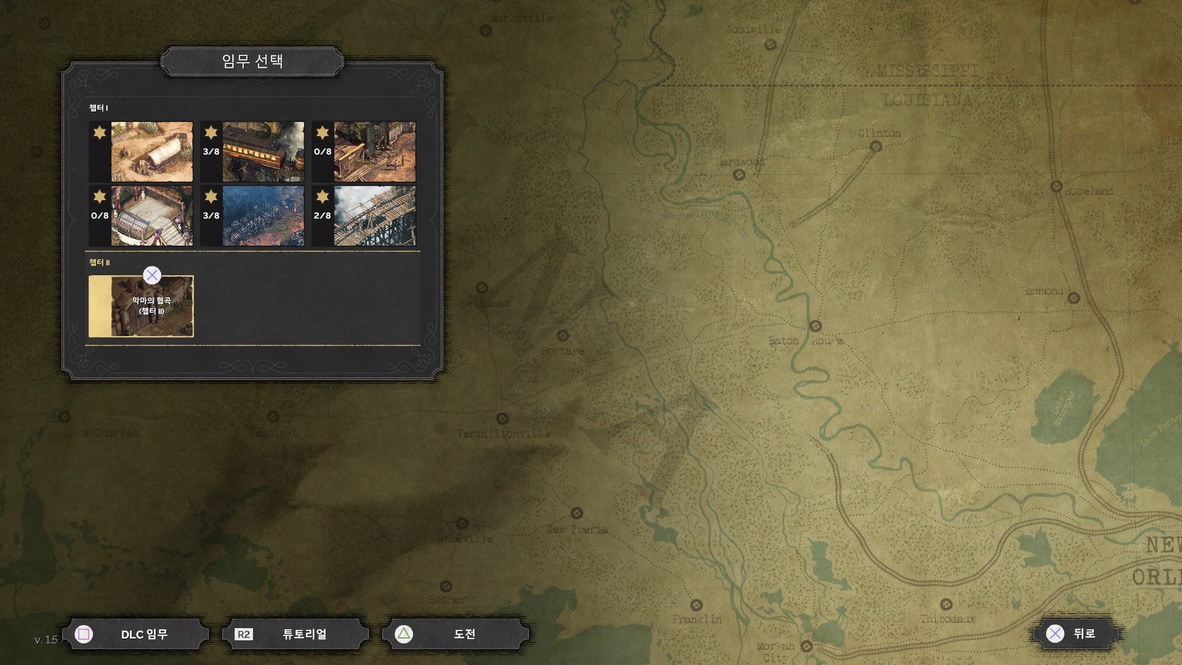
Task: Select the covered wagon mission thumbnail
Action: (x=151, y=152)
